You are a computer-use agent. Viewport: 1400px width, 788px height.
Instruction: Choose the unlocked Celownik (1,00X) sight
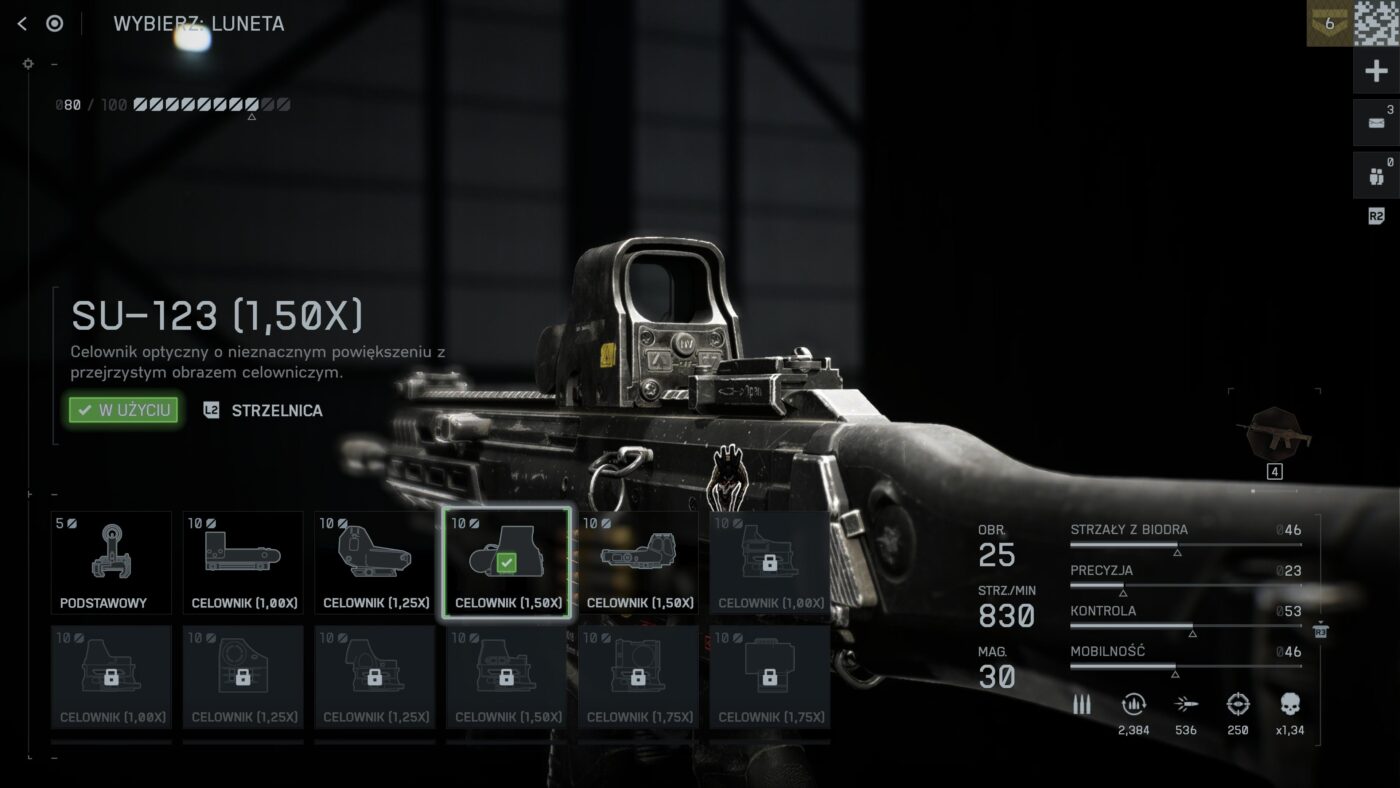click(x=243, y=563)
